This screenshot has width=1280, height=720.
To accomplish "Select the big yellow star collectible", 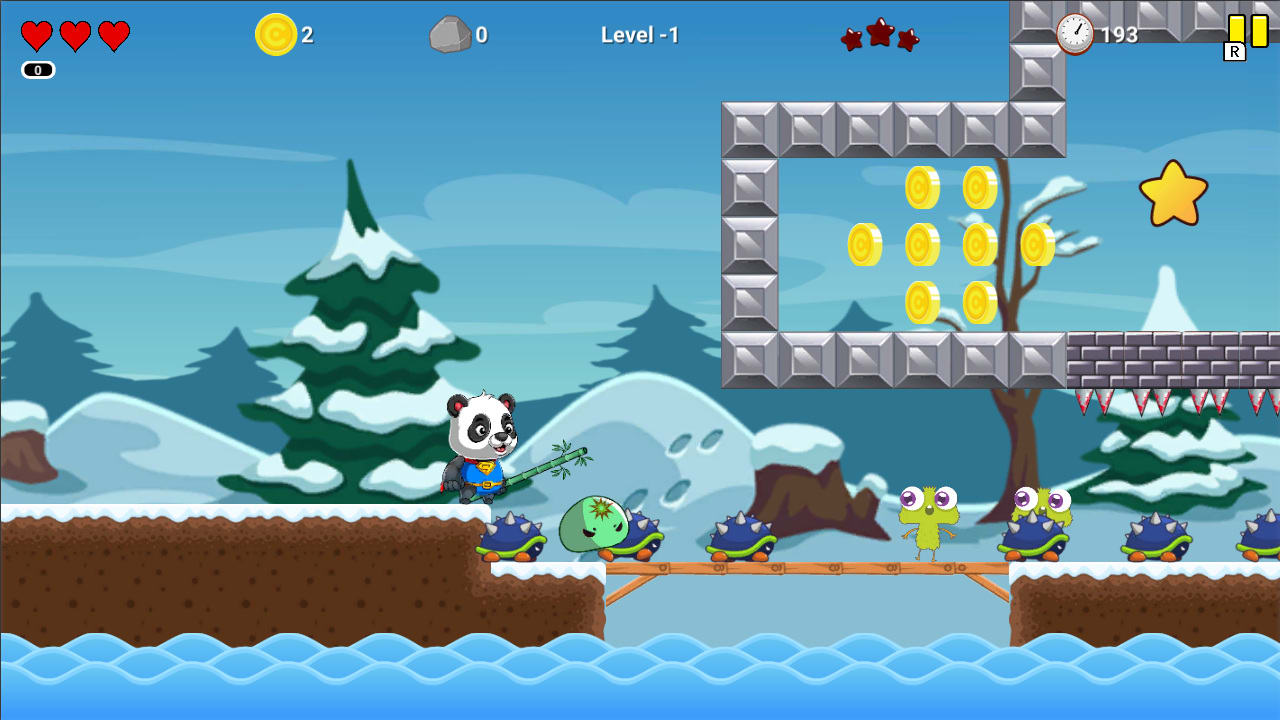I will click(1174, 192).
